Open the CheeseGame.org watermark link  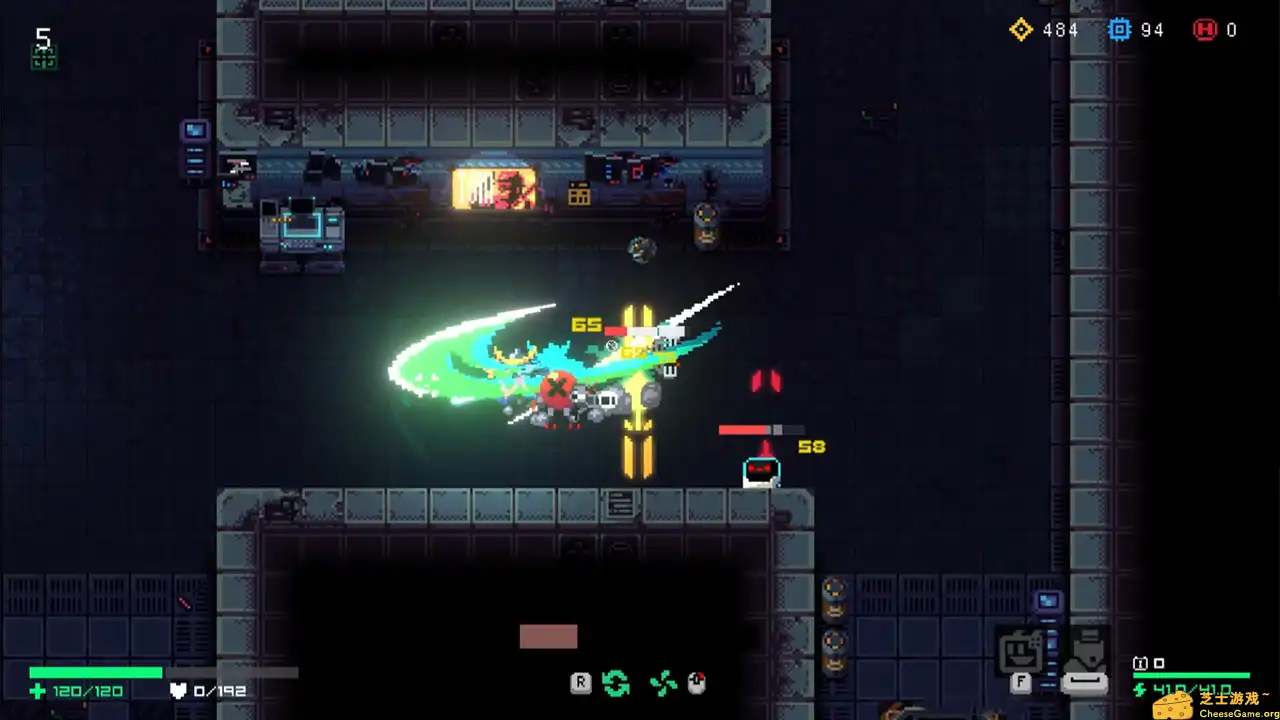pyautogui.click(x=1215, y=704)
